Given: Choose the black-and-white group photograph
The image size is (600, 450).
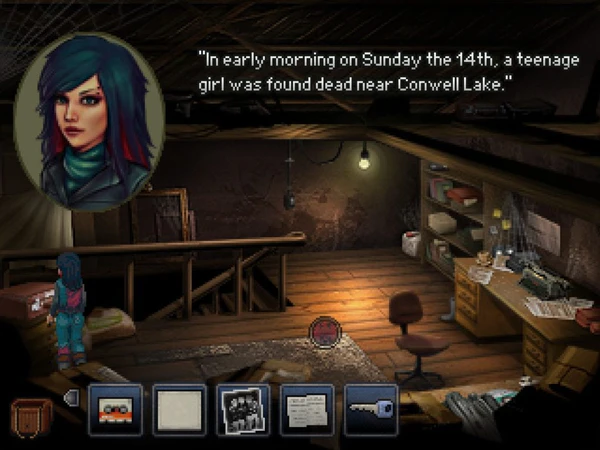Looking at the screenshot, I should [x=243, y=410].
